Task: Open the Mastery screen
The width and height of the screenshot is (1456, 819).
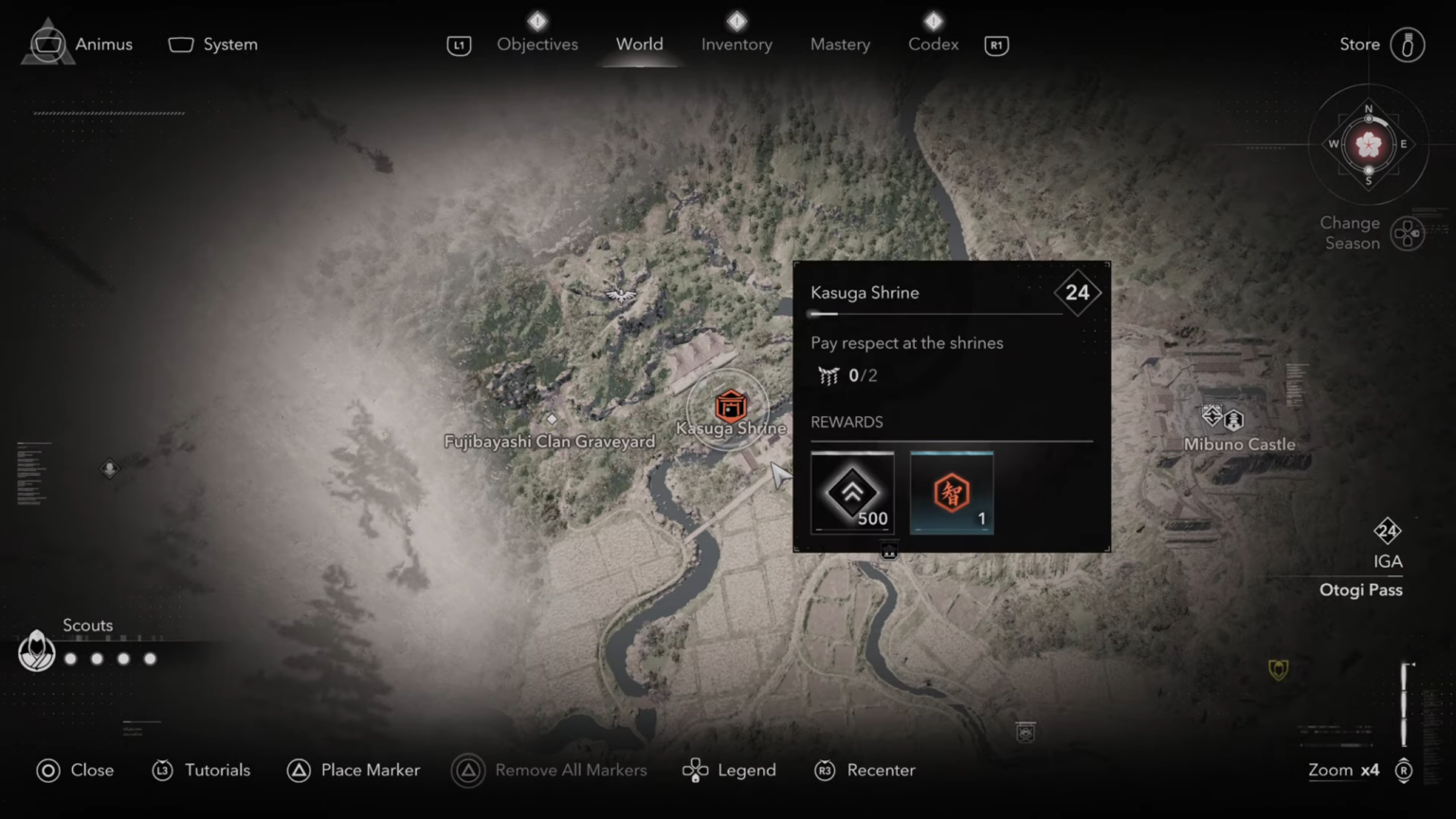Action: click(x=840, y=44)
